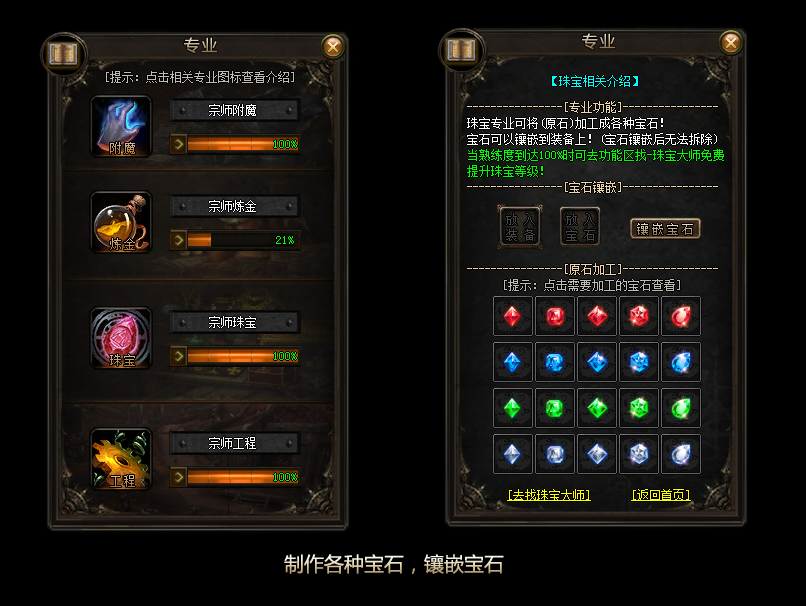Click the 放入装备 equipment slot
The image size is (806, 606).
pos(518,227)
